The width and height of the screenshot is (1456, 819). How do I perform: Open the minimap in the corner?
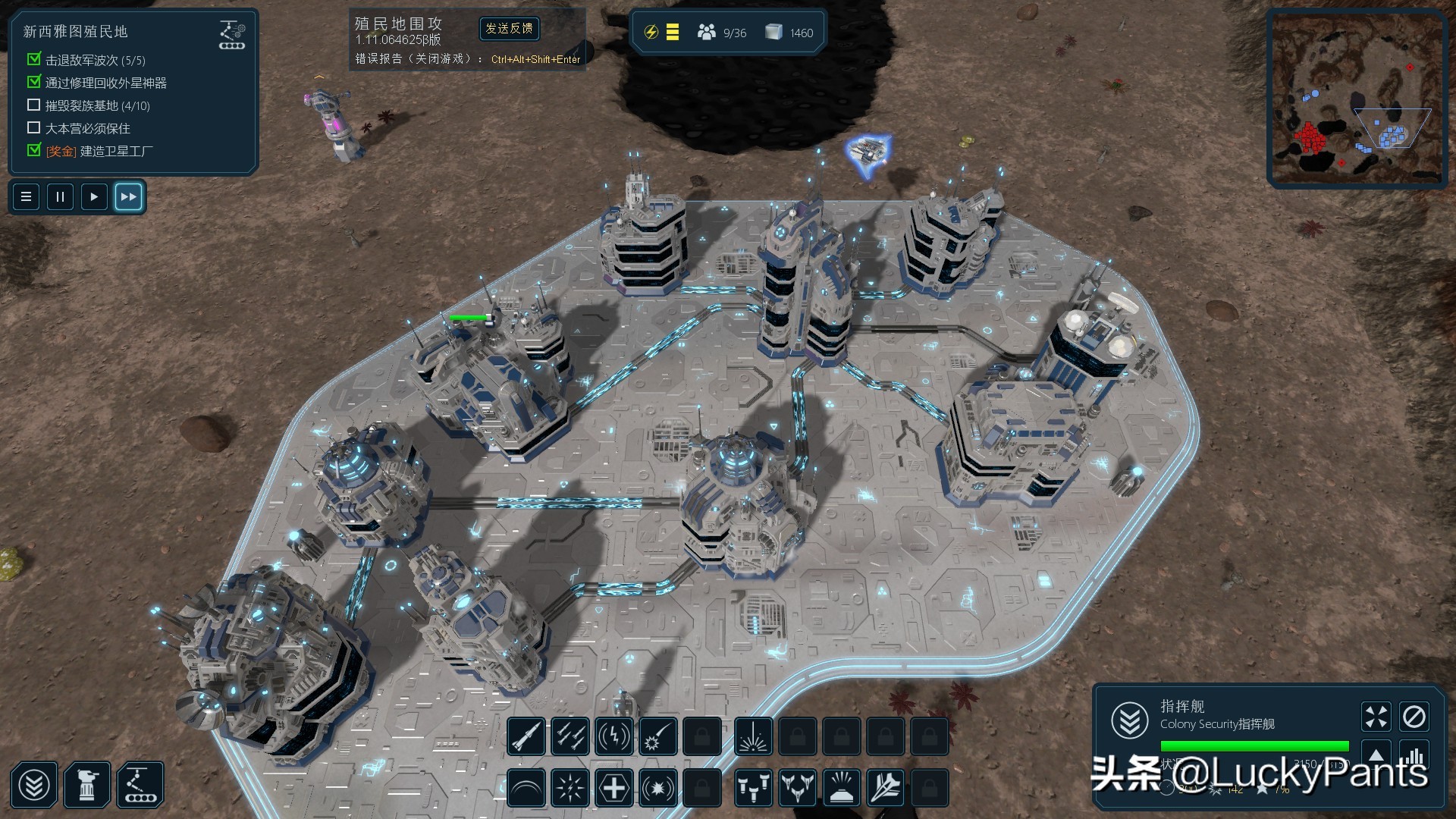click(1357, 99)
